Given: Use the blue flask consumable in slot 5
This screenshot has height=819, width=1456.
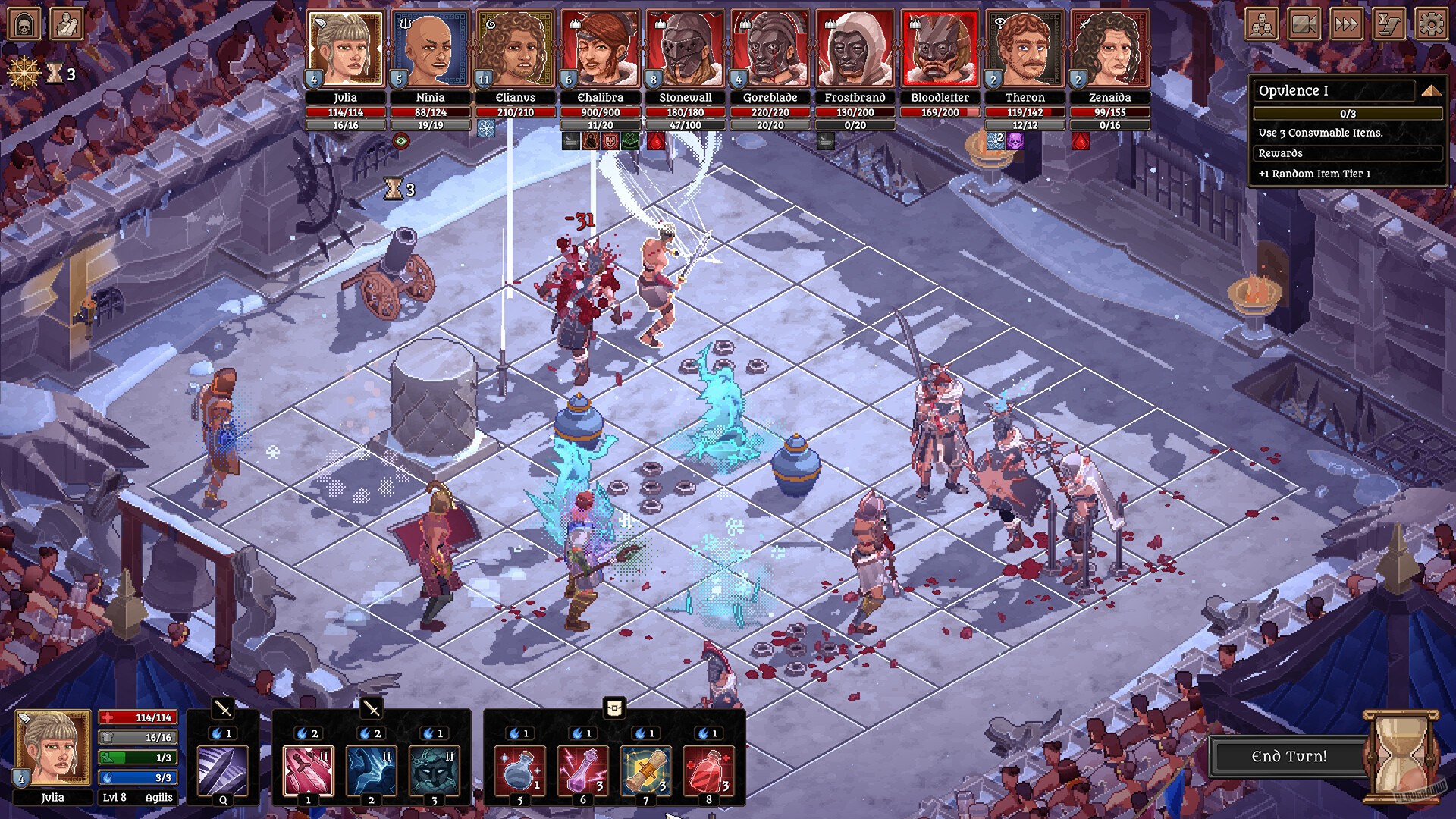Looking at the screenshot, I should coord(519,768).
